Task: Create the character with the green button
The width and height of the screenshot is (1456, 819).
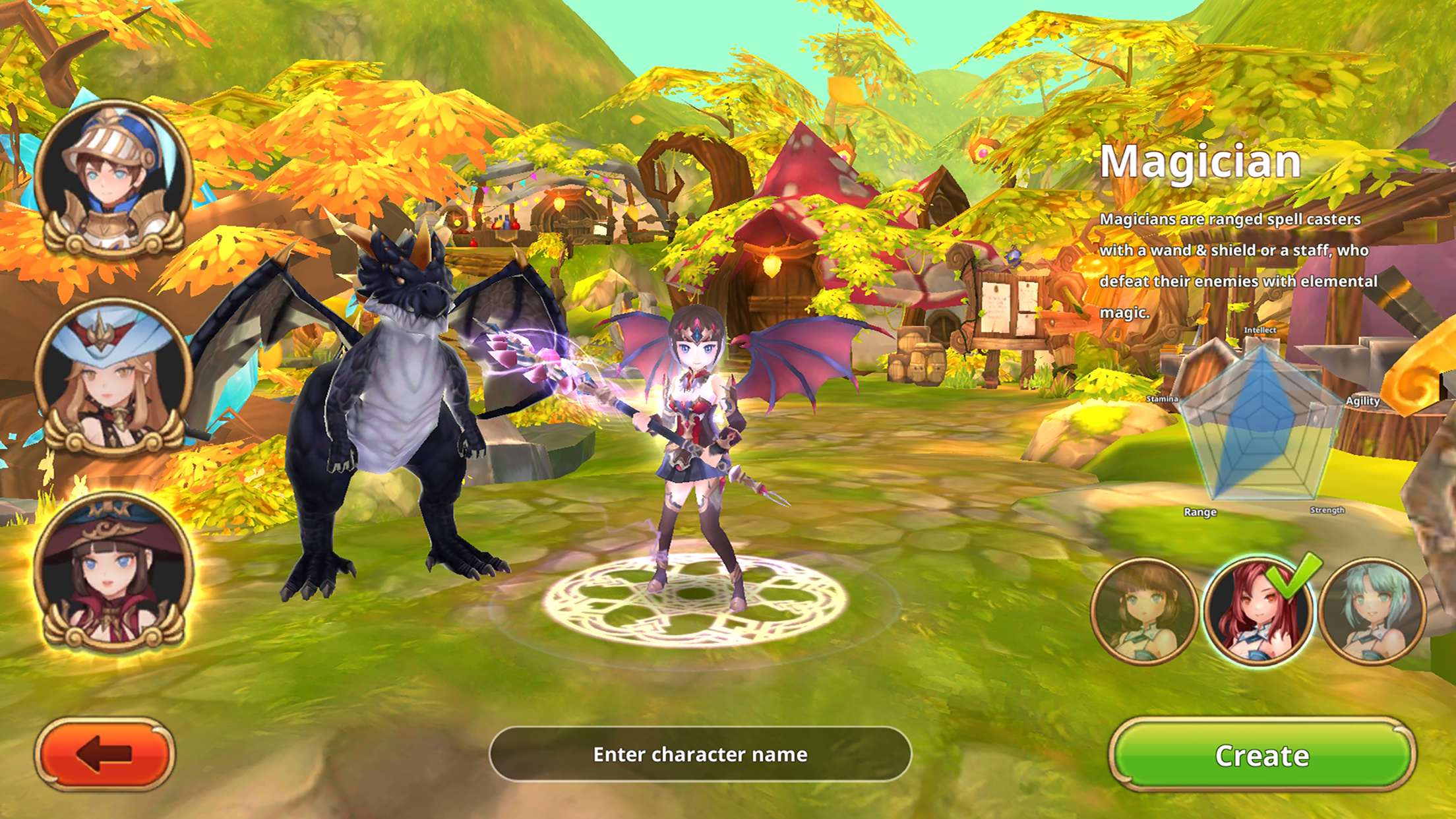Action: point(1261,755)
